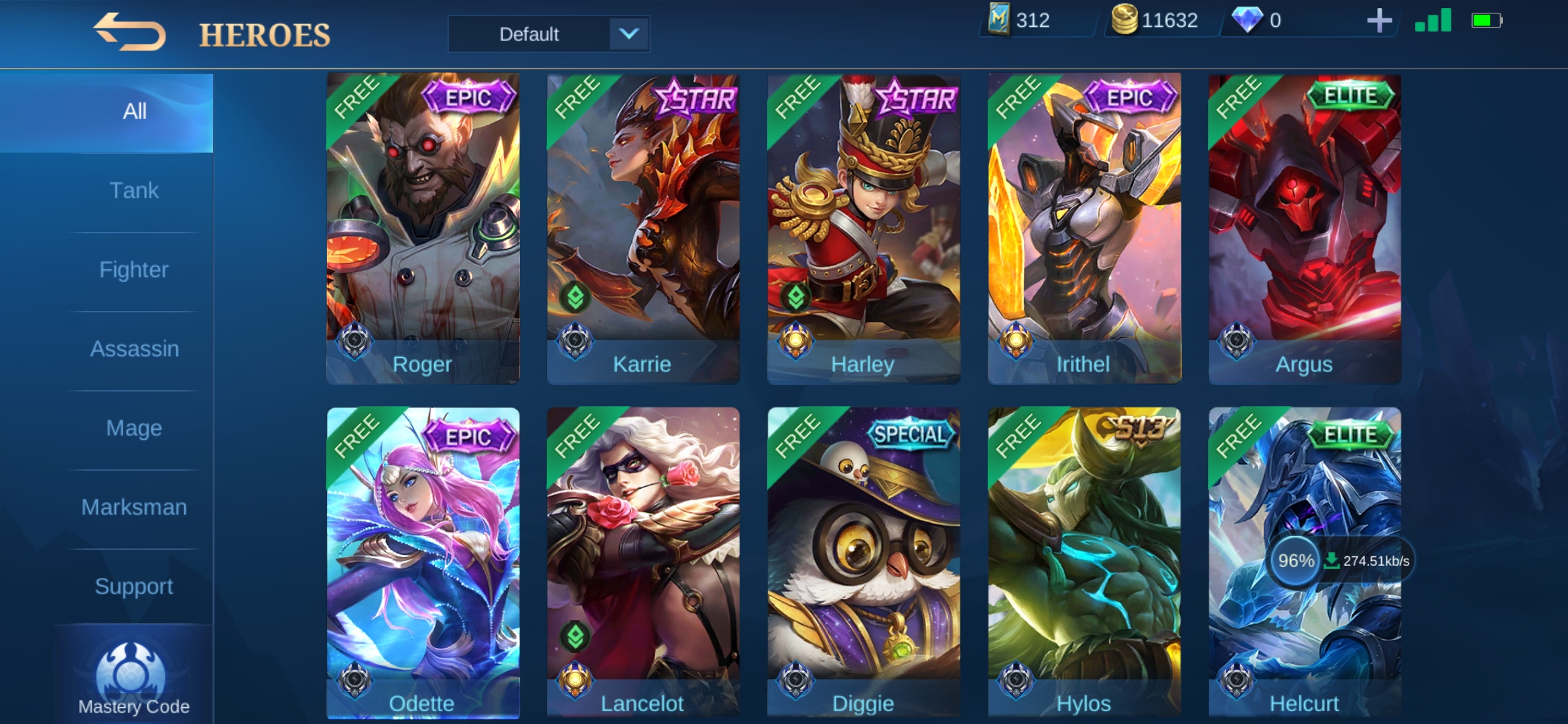Filter heroes by Fighter
This screenshot has width=1568, height=724.
[134, 270]
